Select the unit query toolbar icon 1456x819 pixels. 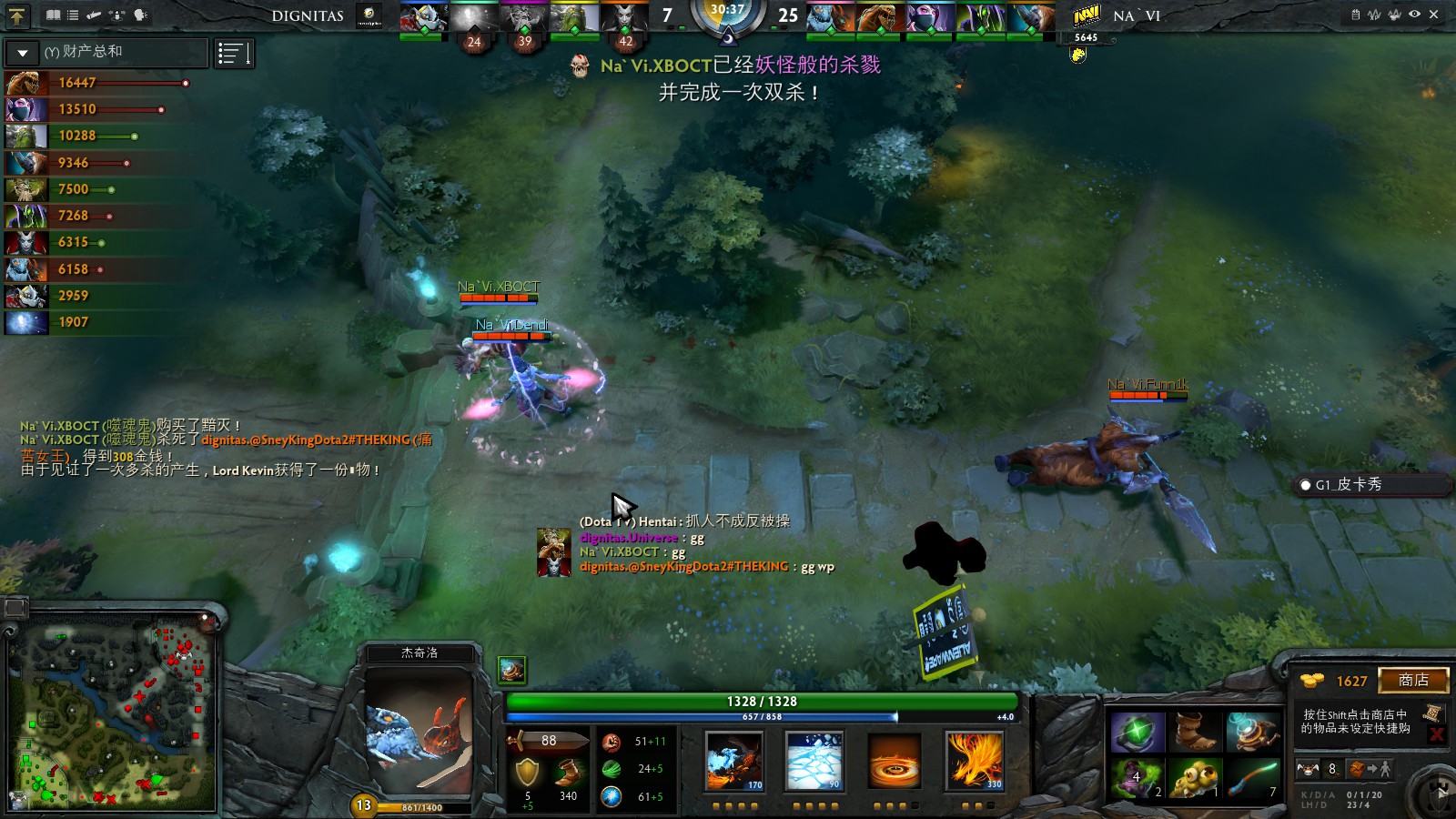point(116,15)
